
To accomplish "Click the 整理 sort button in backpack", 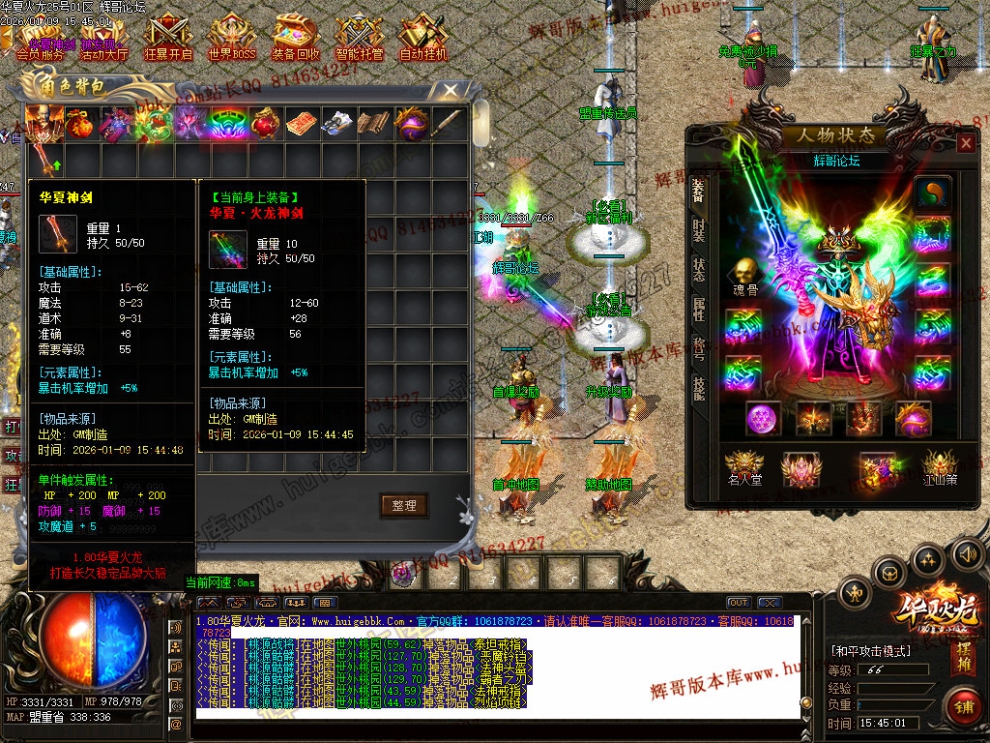I will click(404, 506).
